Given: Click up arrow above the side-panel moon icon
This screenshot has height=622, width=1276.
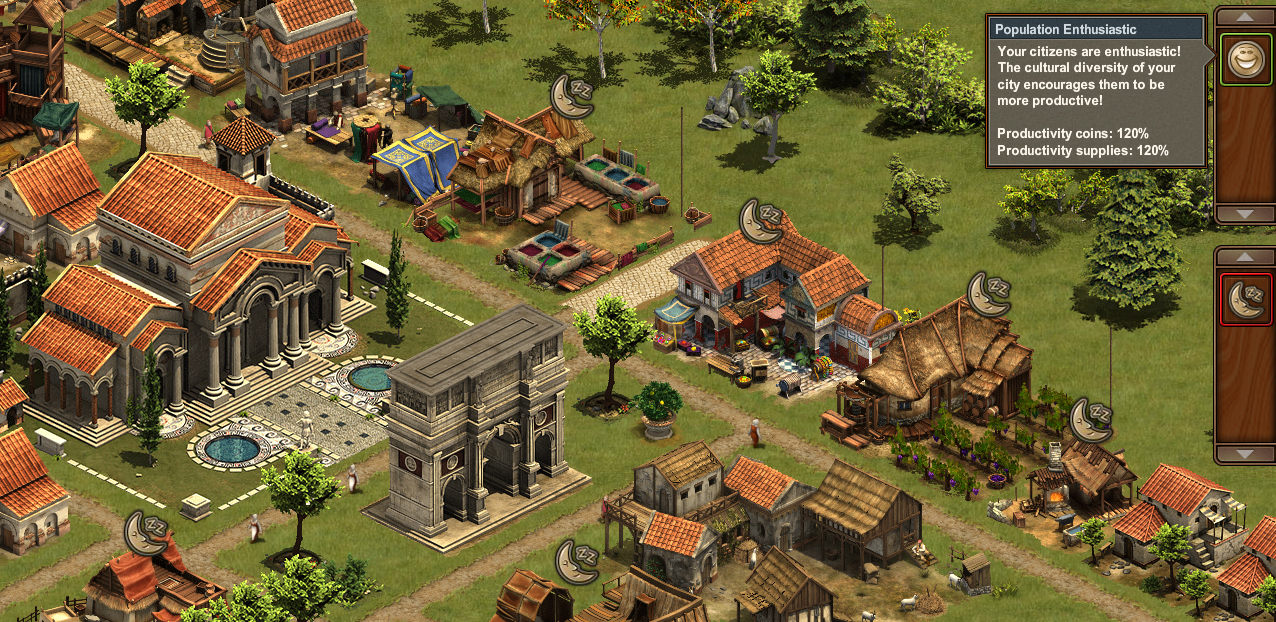Looking at the screenshot, I should (1245, 257).
